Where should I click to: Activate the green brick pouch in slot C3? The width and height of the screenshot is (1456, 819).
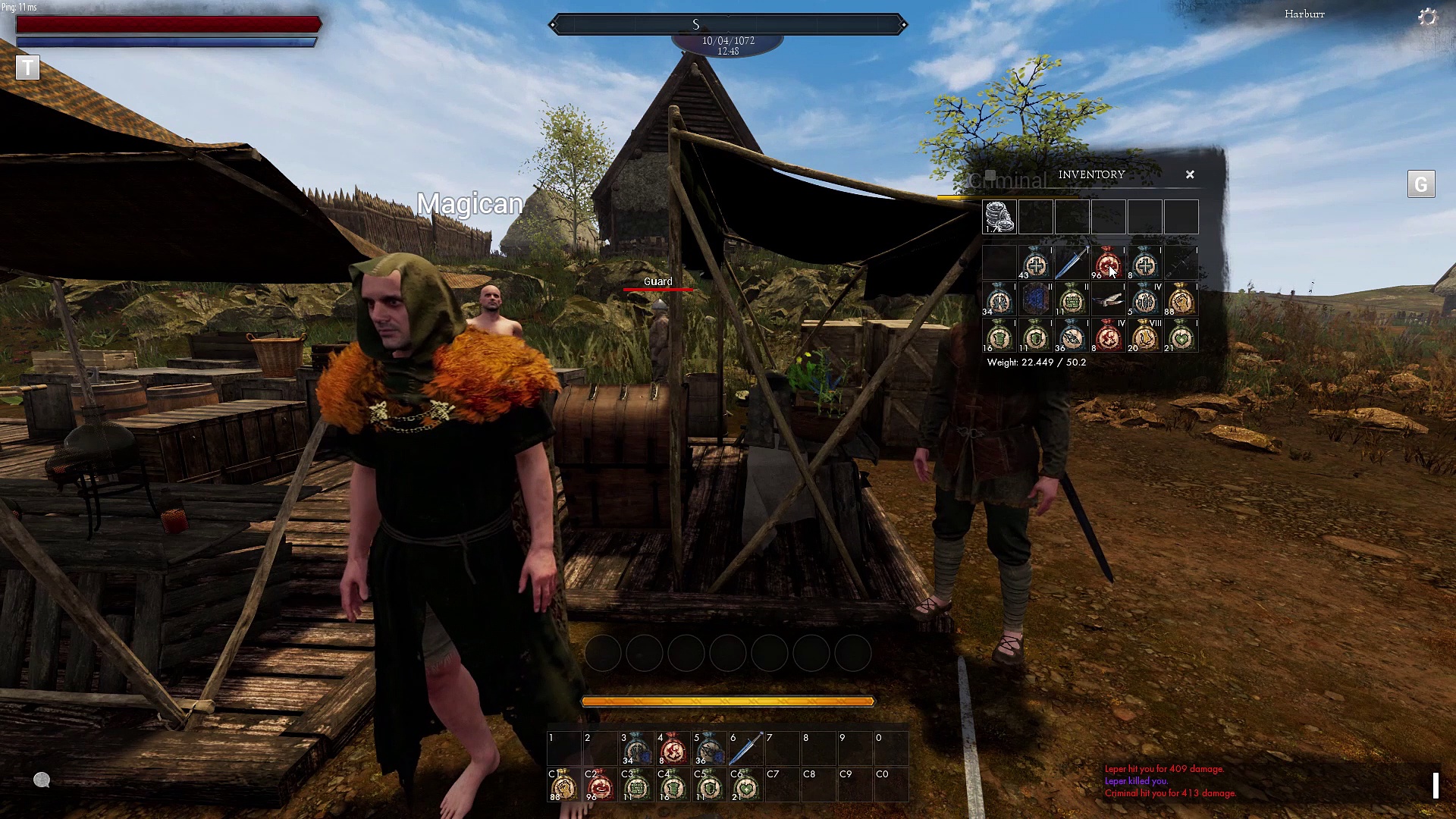point(636,786)
